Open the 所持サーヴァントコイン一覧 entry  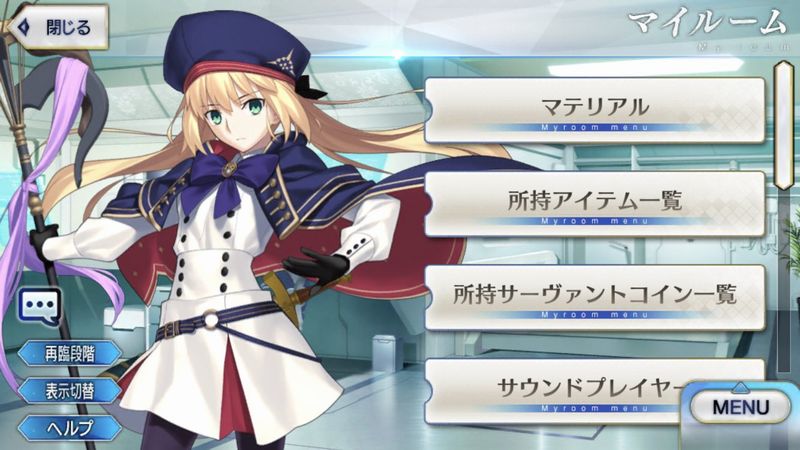(595, 297)
